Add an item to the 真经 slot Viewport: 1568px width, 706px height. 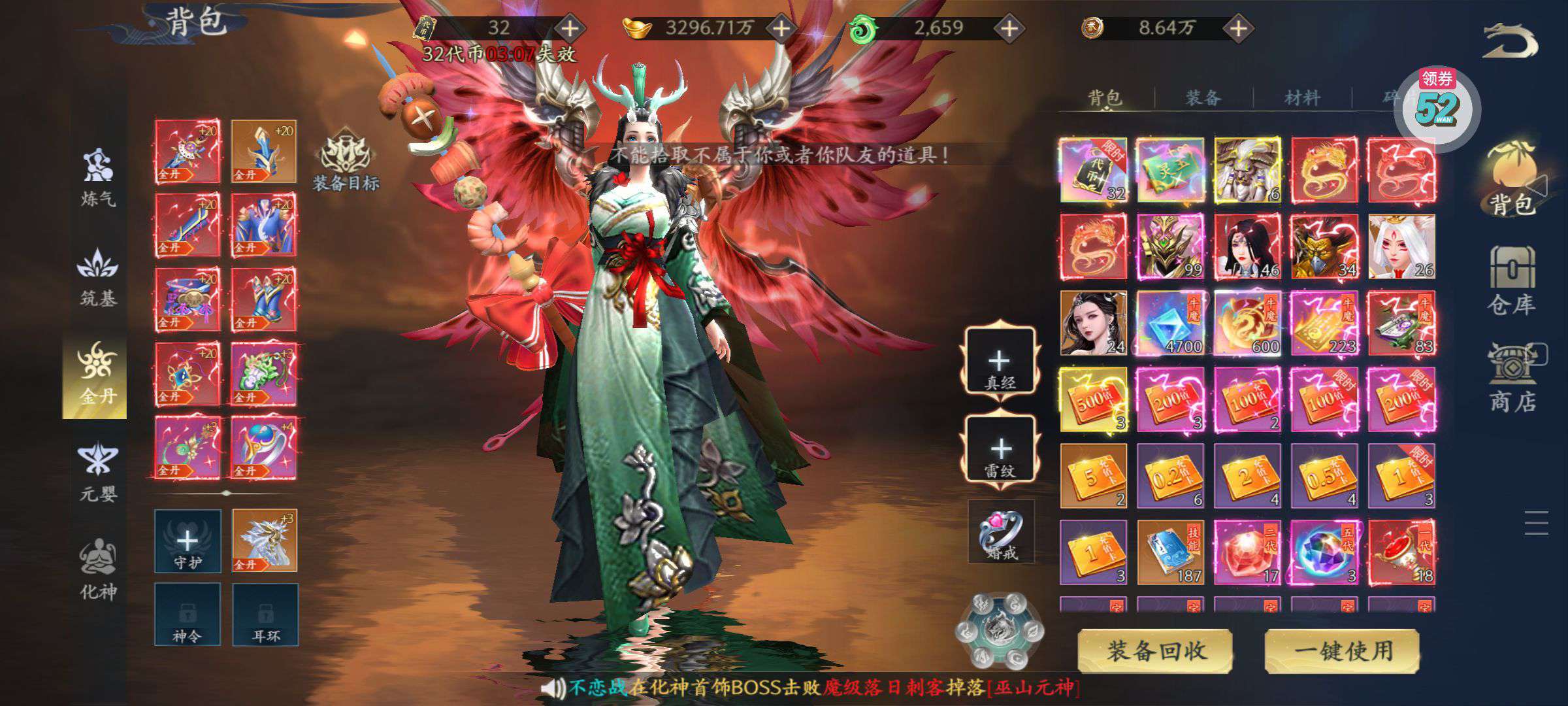click(999, 361)
